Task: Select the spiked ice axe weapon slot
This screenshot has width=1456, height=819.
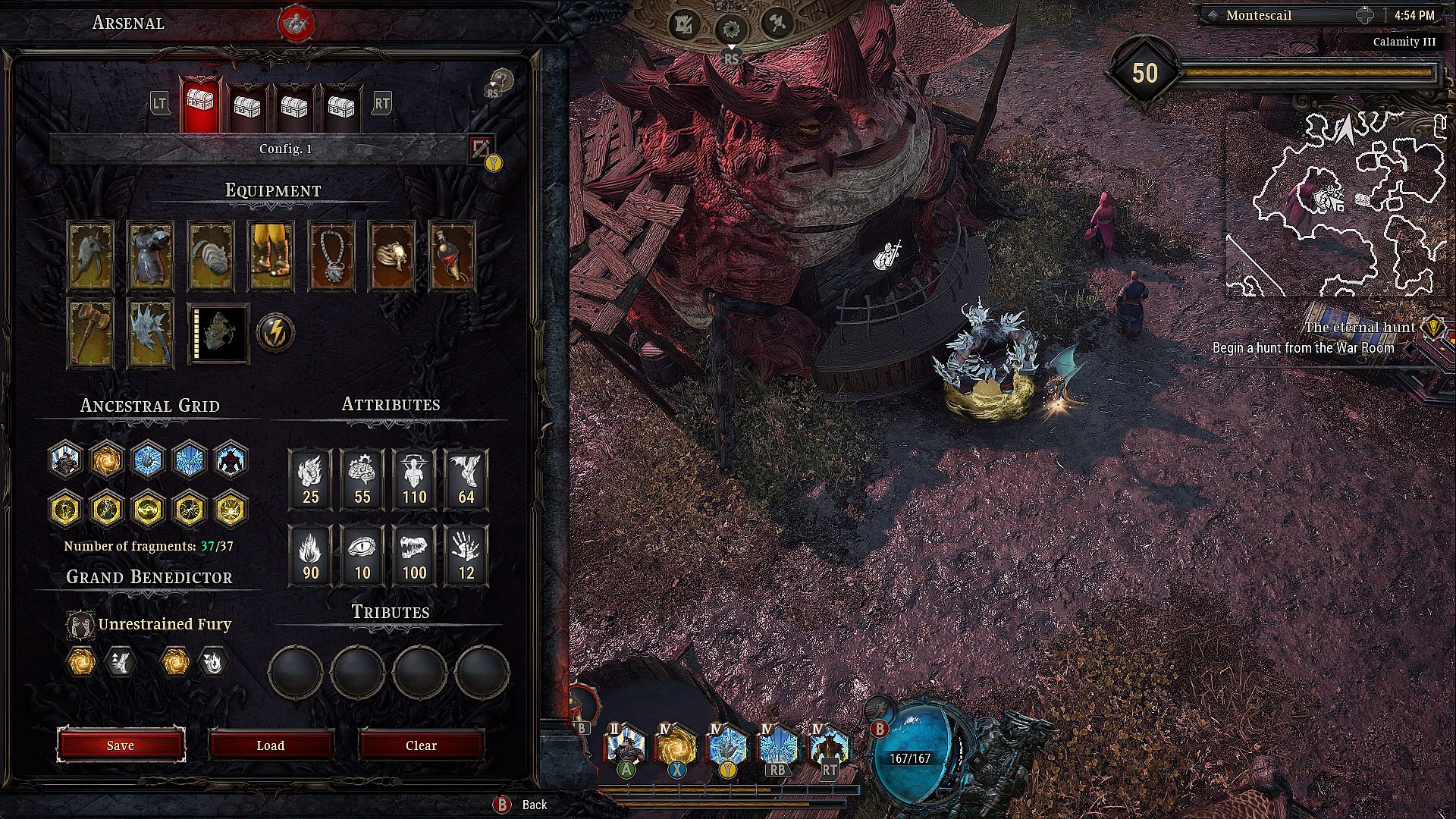Action: pos(151,333)
